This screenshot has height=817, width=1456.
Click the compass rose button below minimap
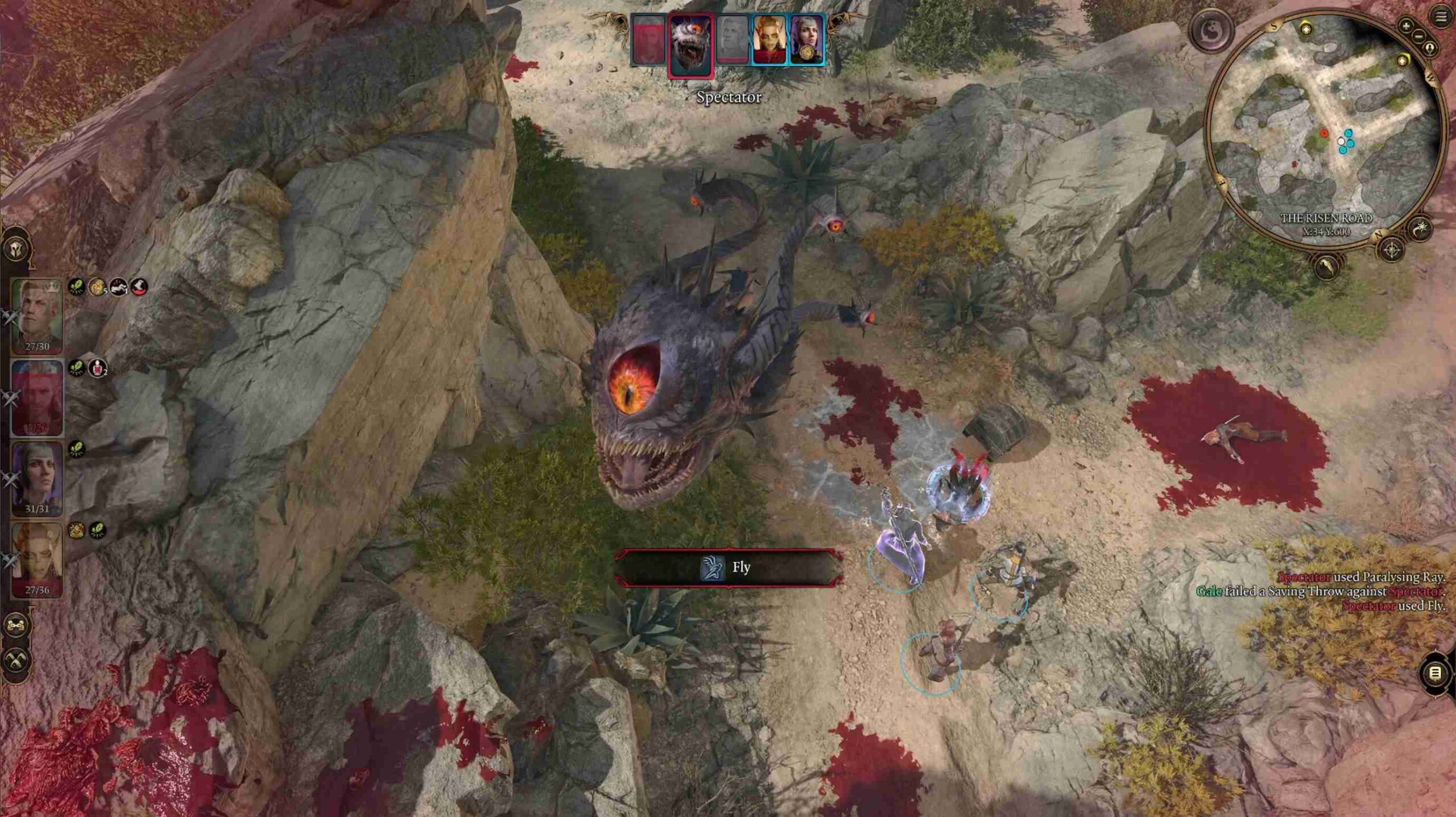coord(1392,250)
